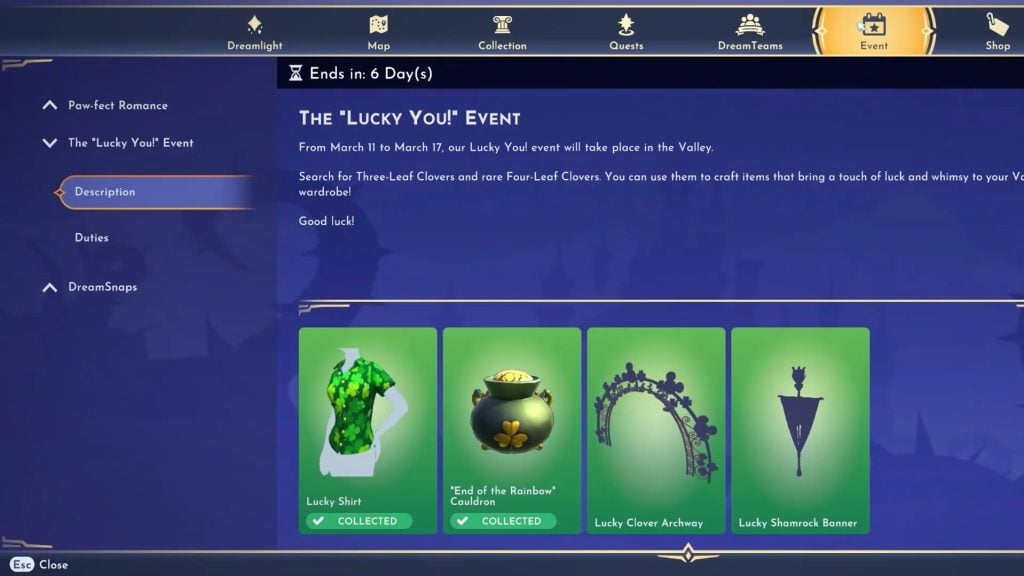Switch to the Map tab
The width and height of the screenshot is (1024, 576).
[x=378, y=31]
